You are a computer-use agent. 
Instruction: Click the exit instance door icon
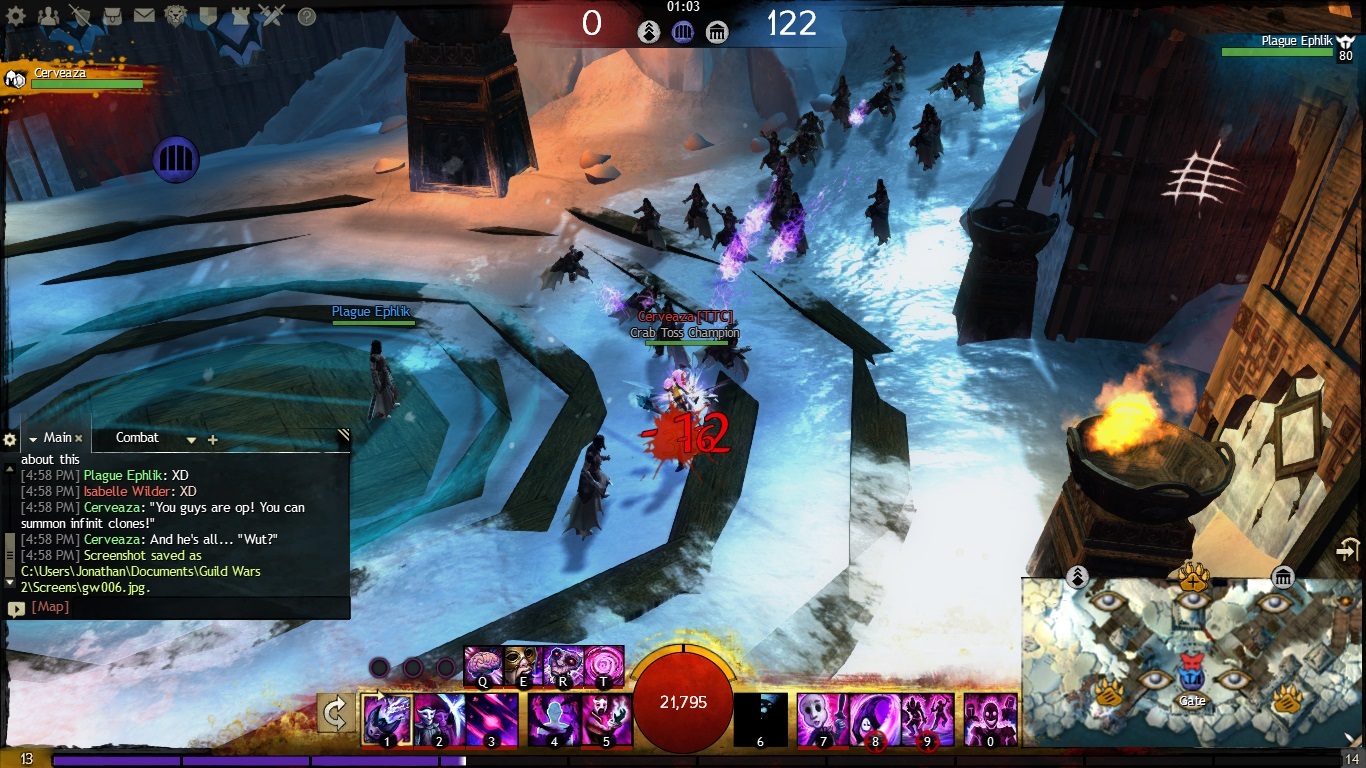tap(1349, 551)
